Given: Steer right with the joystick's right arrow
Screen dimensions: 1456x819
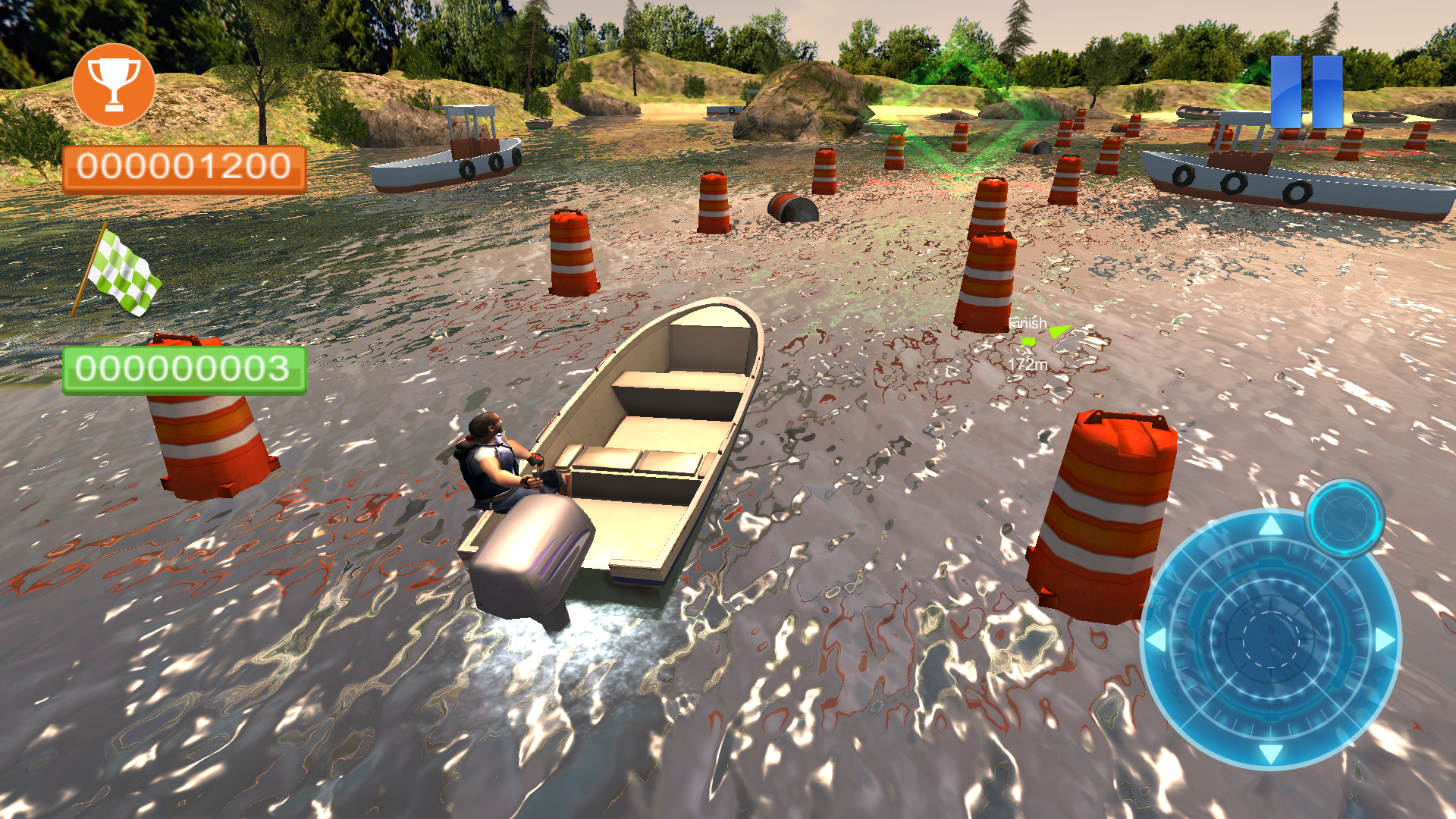Looking at the screenshot, I should click(x=1385, y=639).
